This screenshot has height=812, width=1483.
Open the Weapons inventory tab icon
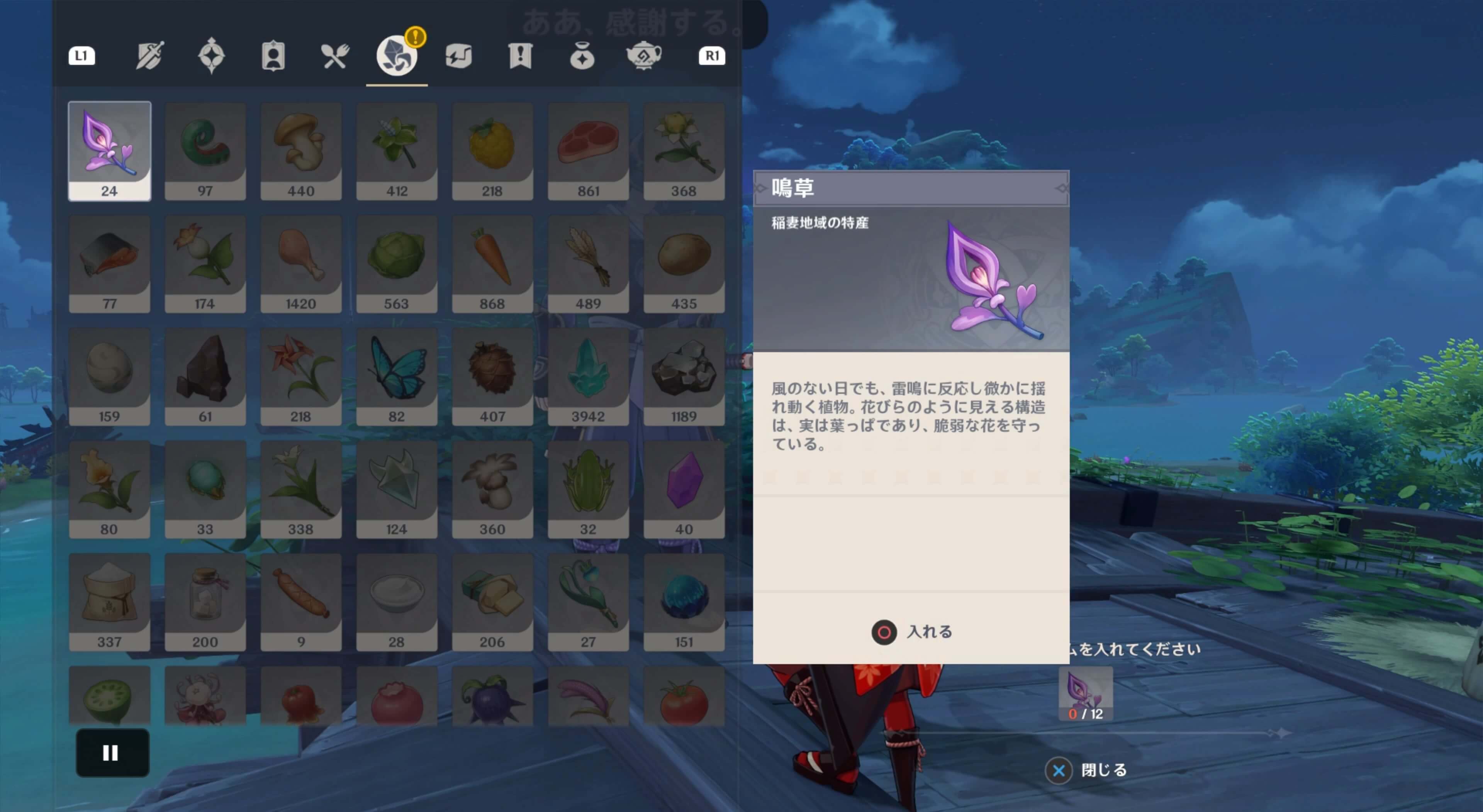pyautogui.click(x=150, y=56)
